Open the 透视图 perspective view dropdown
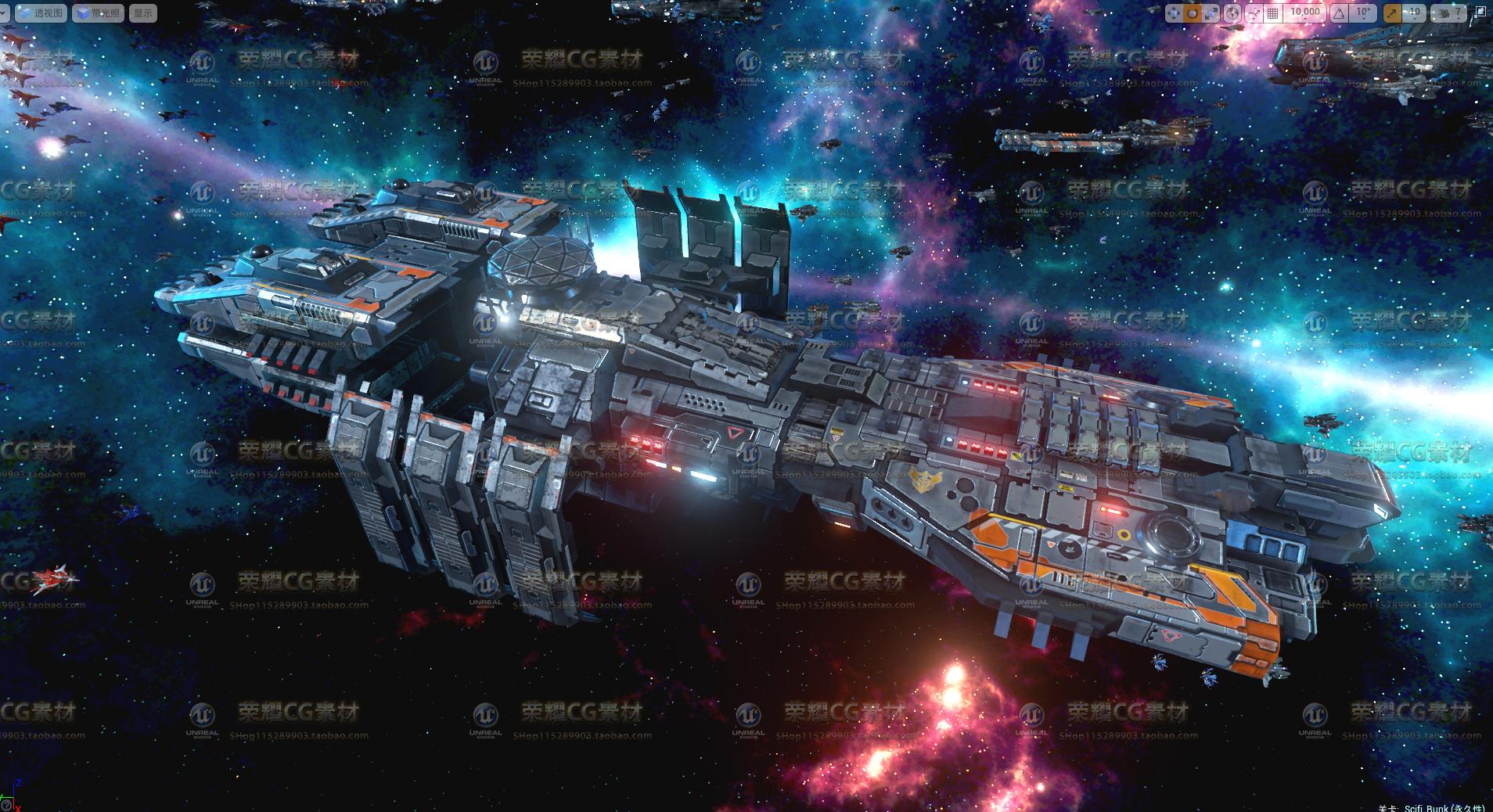Viewport: 1493px width, 812px height. pos(40,13)
